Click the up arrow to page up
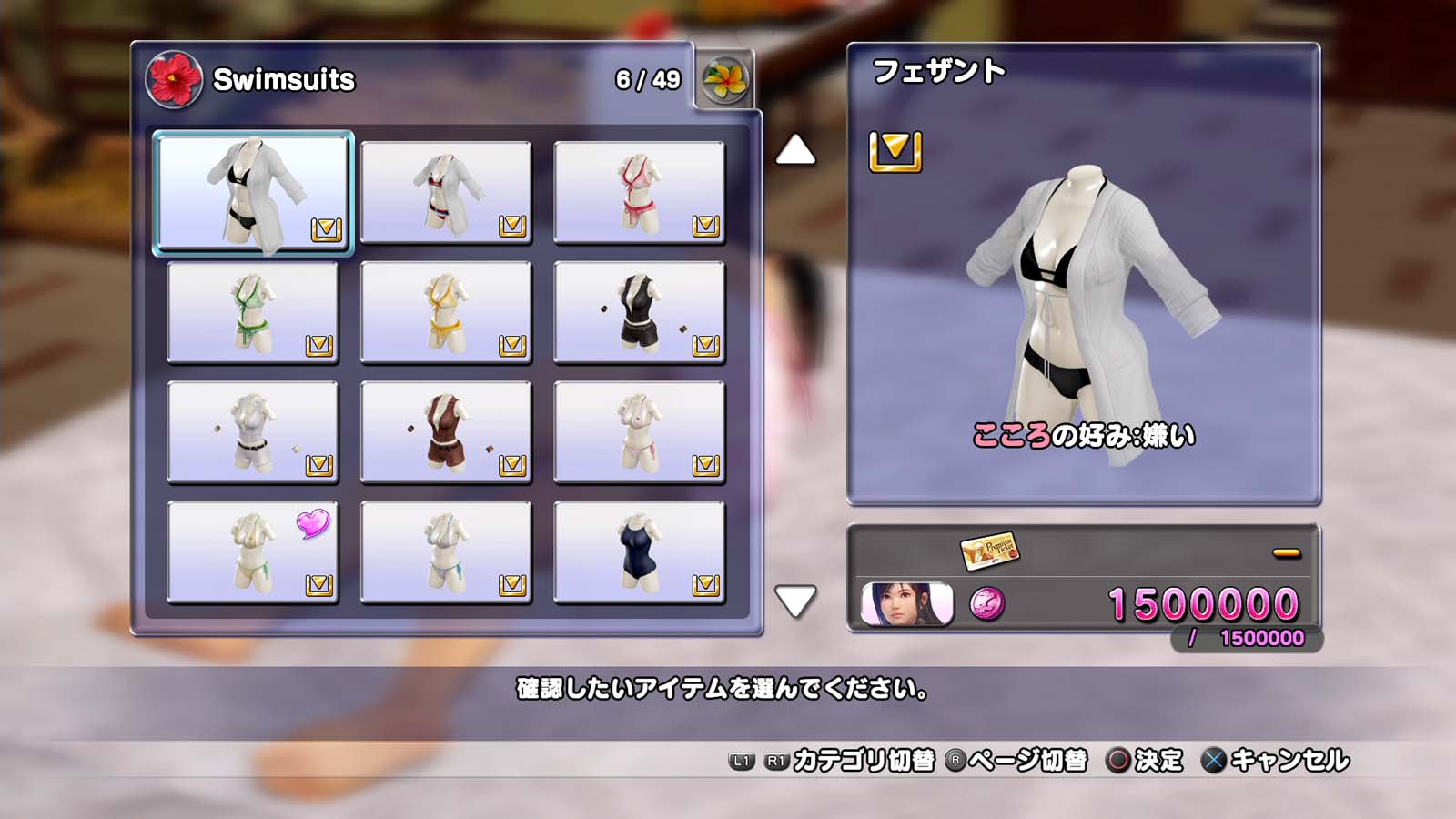The width and height of the screenshot is (1456, 819). (x=795, y=150)
